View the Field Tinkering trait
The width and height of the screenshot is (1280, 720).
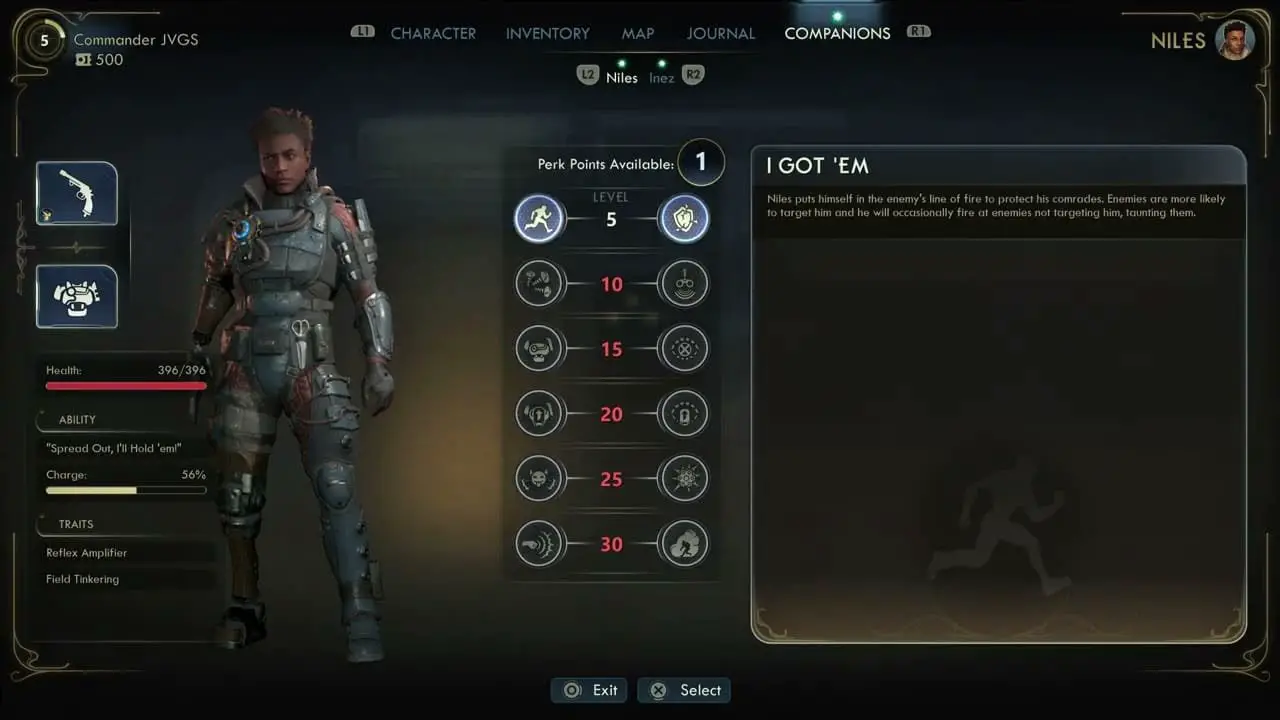[83, 579]
